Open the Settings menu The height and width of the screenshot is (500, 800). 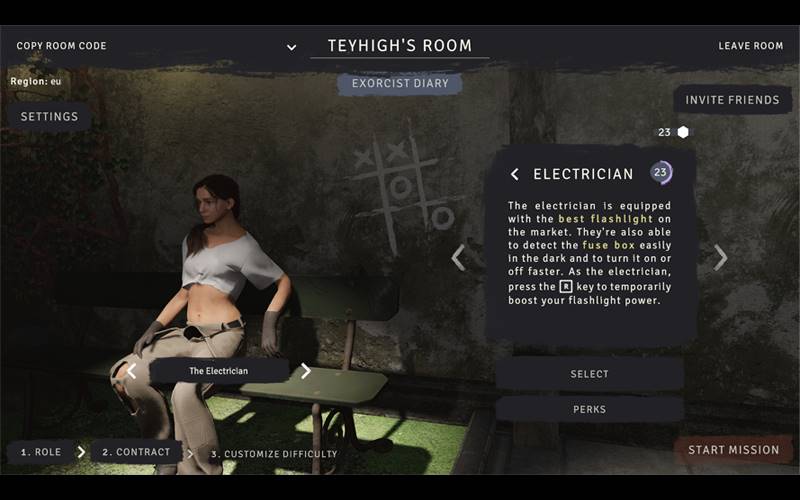click(49, 117)
